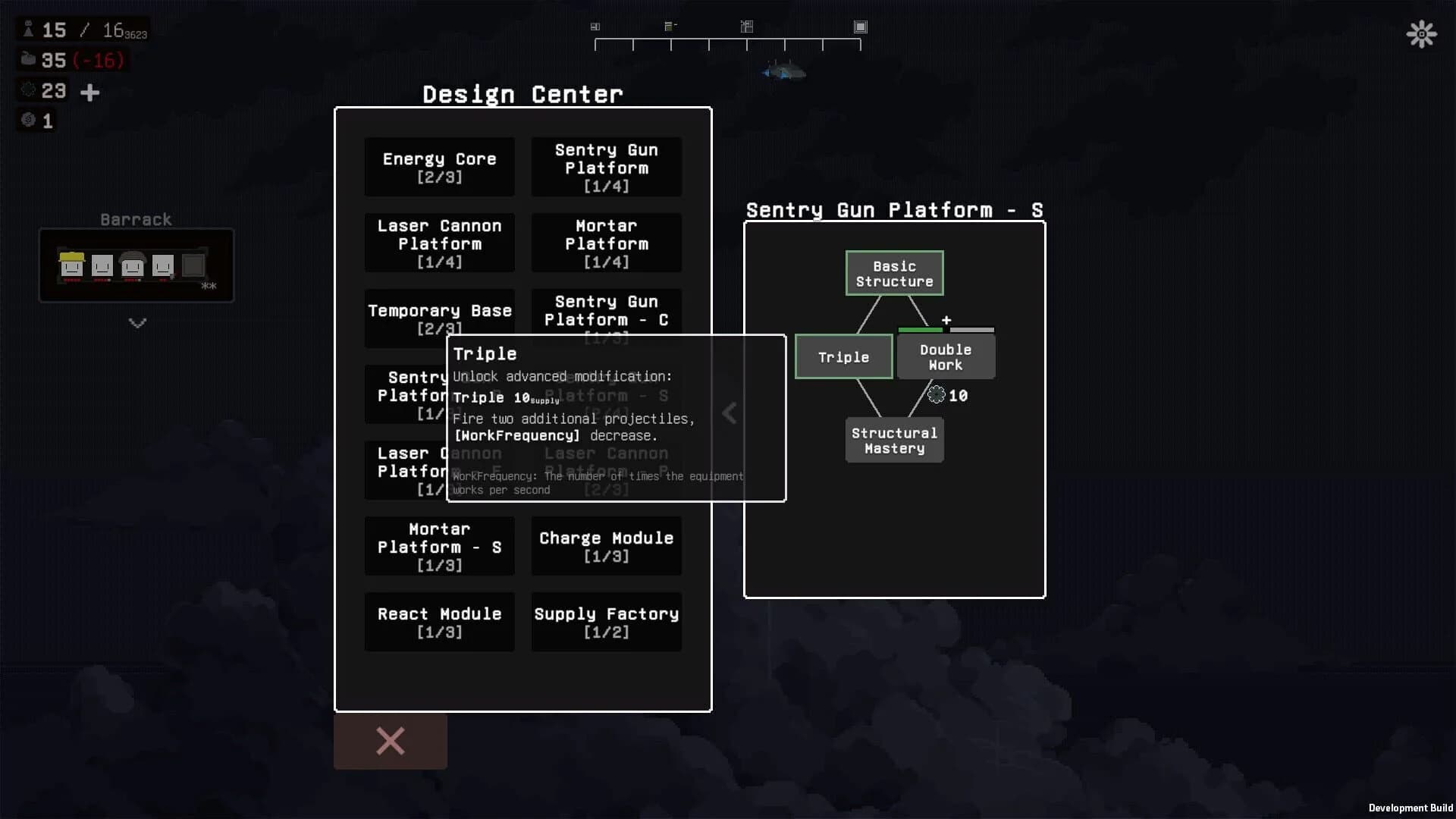Select the leftmost building marker on the top timeline

pos(595,26)
